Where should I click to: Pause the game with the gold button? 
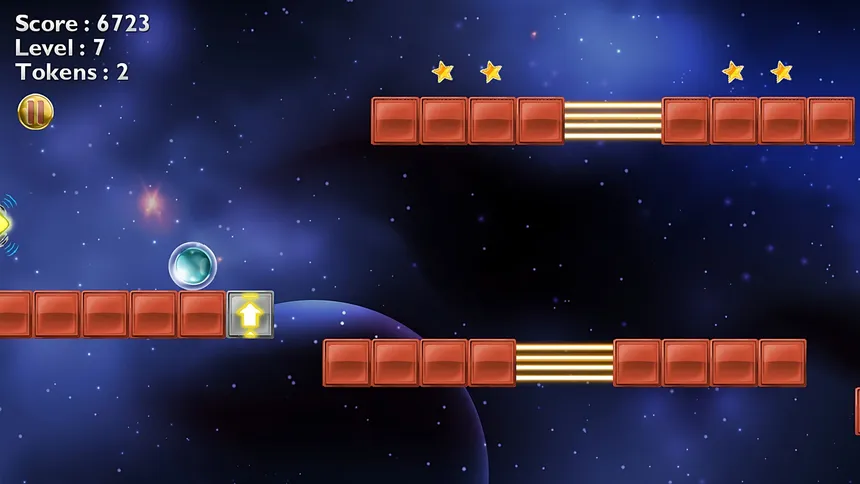(35, 111)
